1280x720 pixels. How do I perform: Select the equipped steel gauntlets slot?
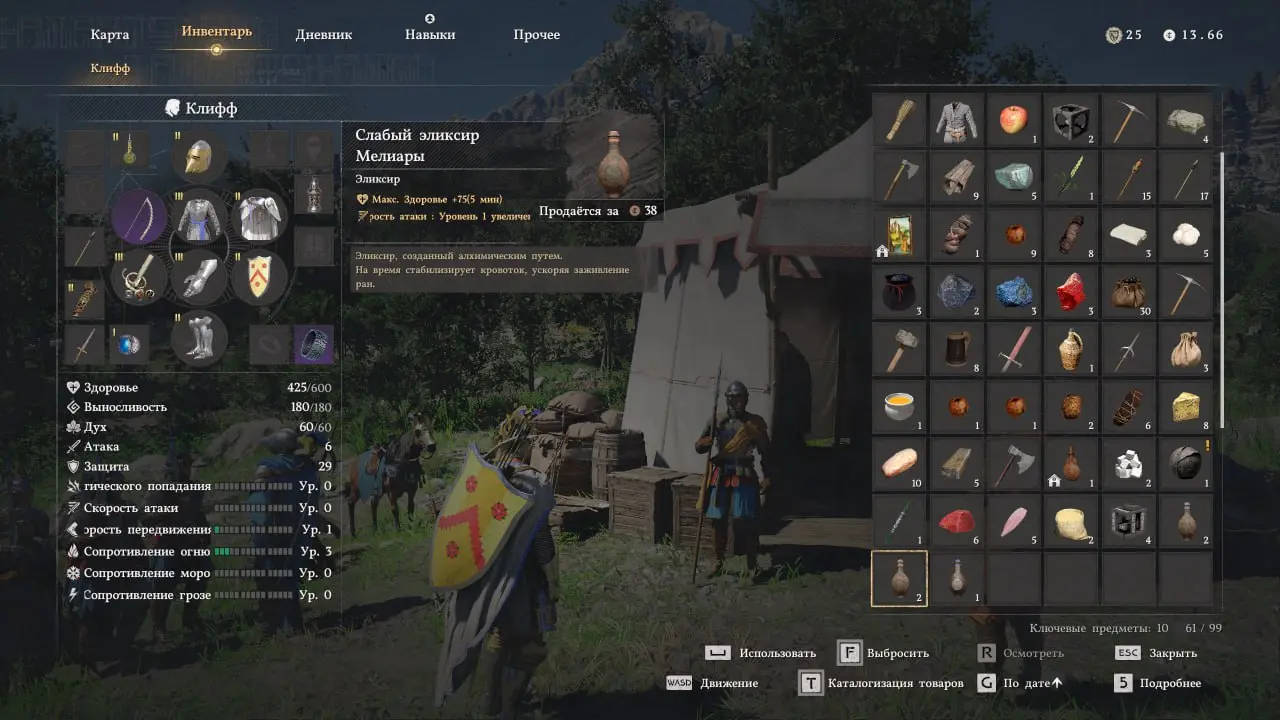pos(200,277)
